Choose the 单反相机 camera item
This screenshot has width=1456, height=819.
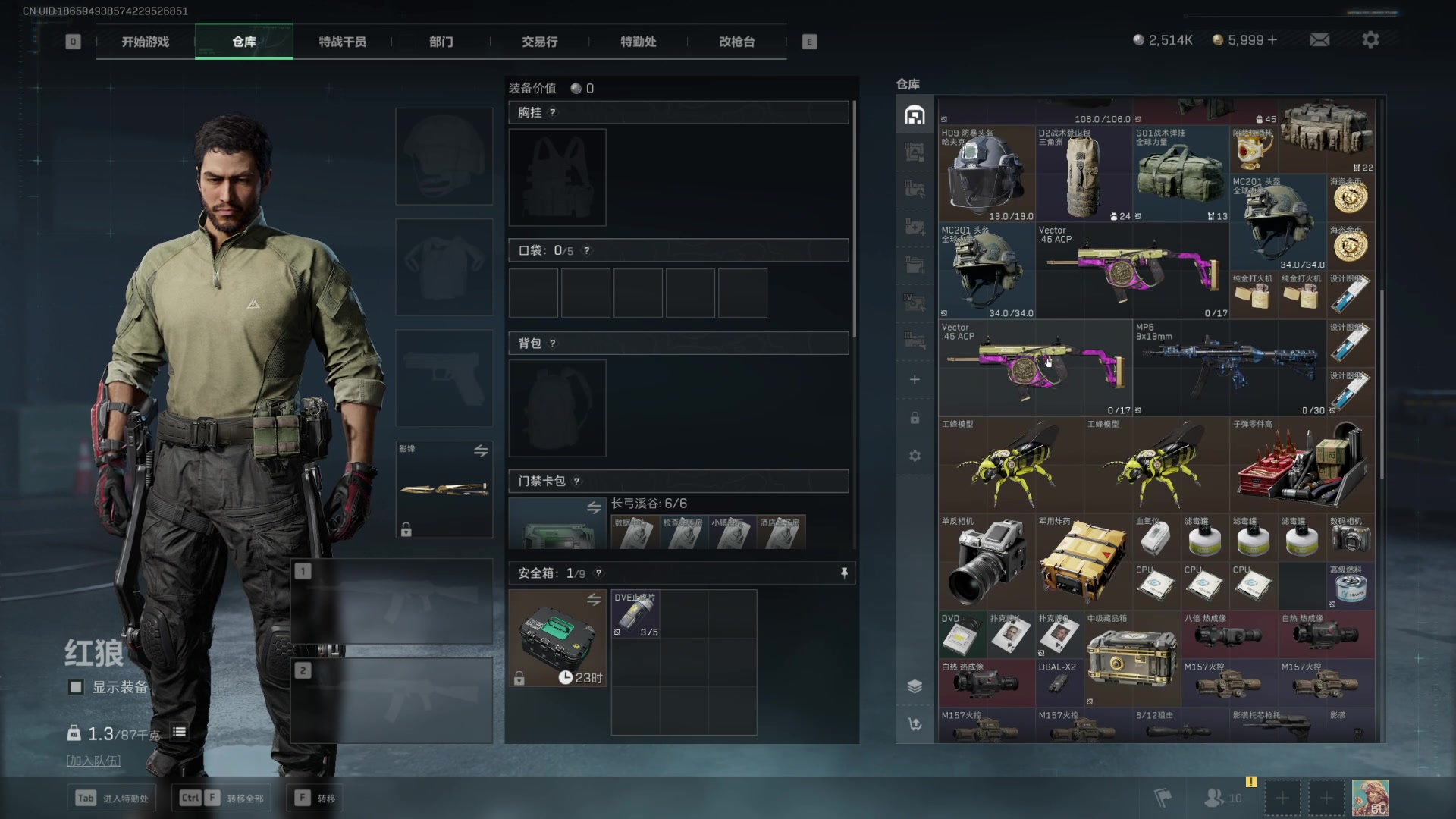pyautogui.click(x=987, y=563)
